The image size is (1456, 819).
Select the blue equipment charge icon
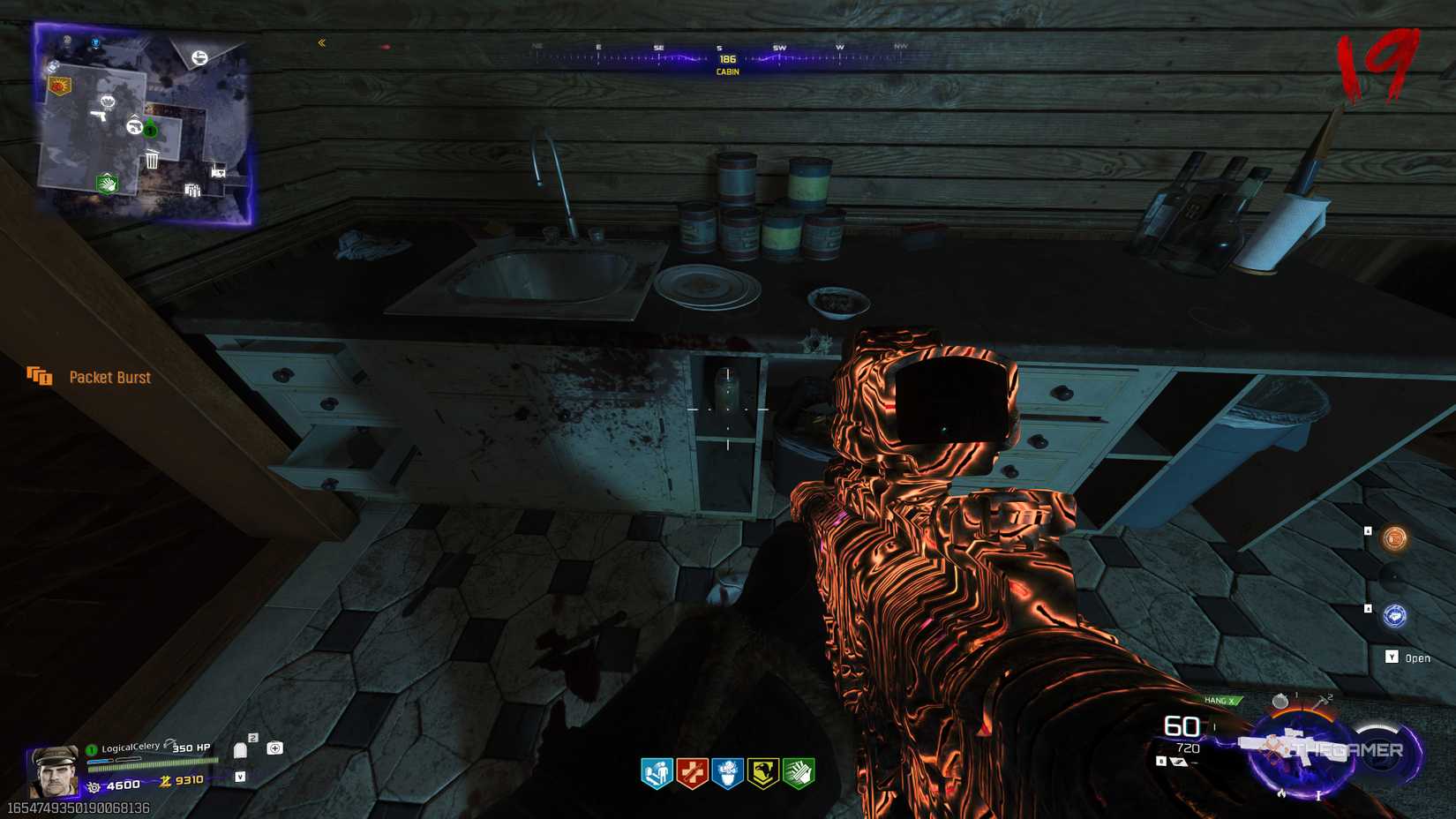1395,616
